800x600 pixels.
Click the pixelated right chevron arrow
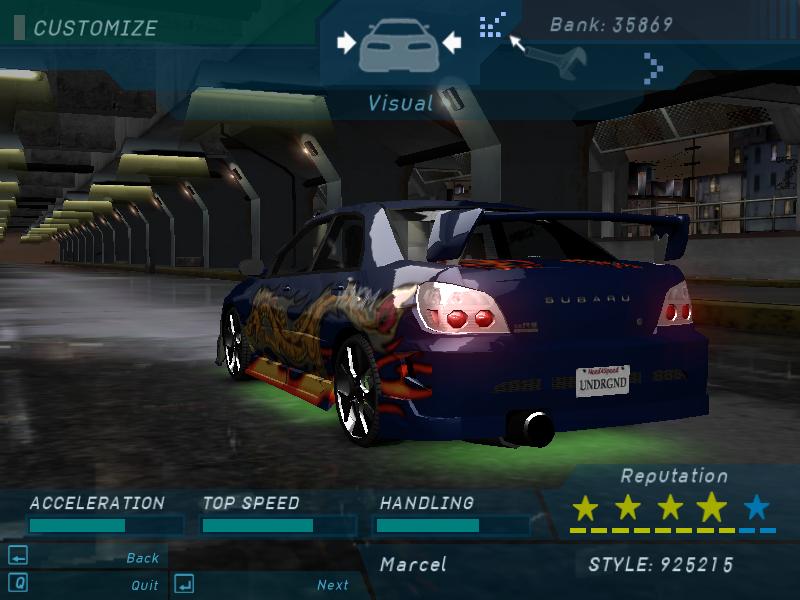pos(653,68)
